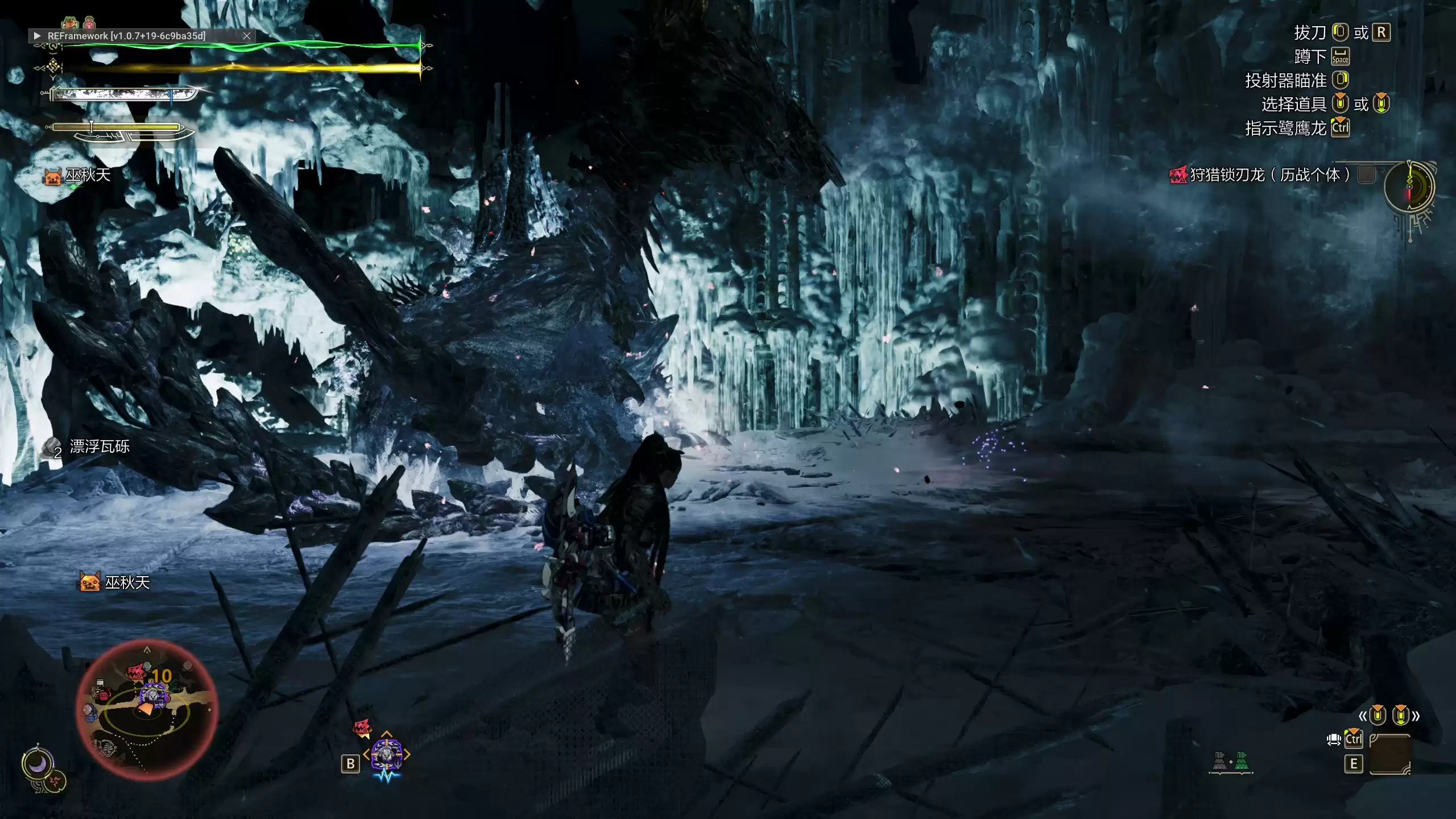The width and height of the screenshot is (1456, 819).
Task: Tick the 狩猎锁刃龙 quest objective checkbox
Action: [x=1366, y=175]
